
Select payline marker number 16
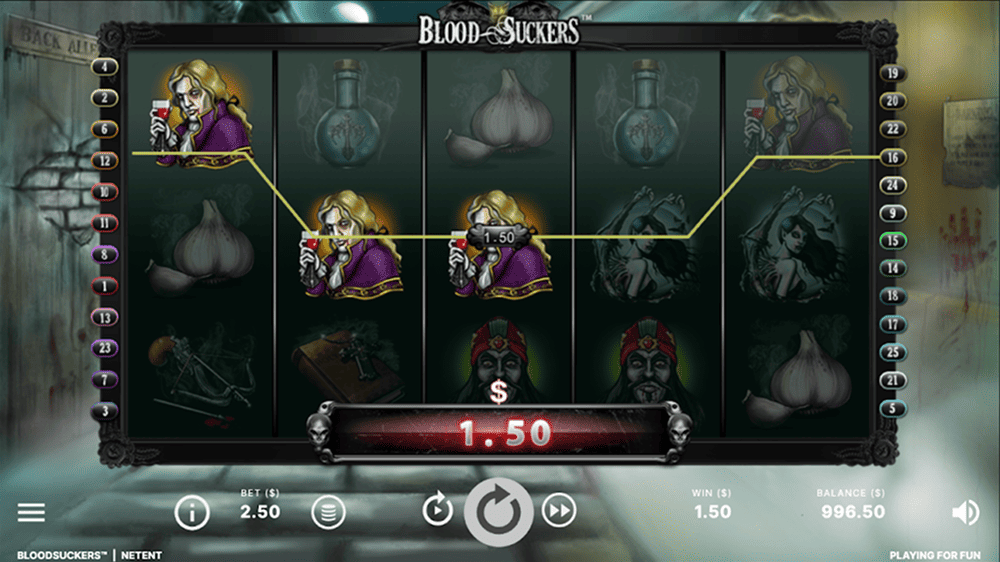(892, 157)
